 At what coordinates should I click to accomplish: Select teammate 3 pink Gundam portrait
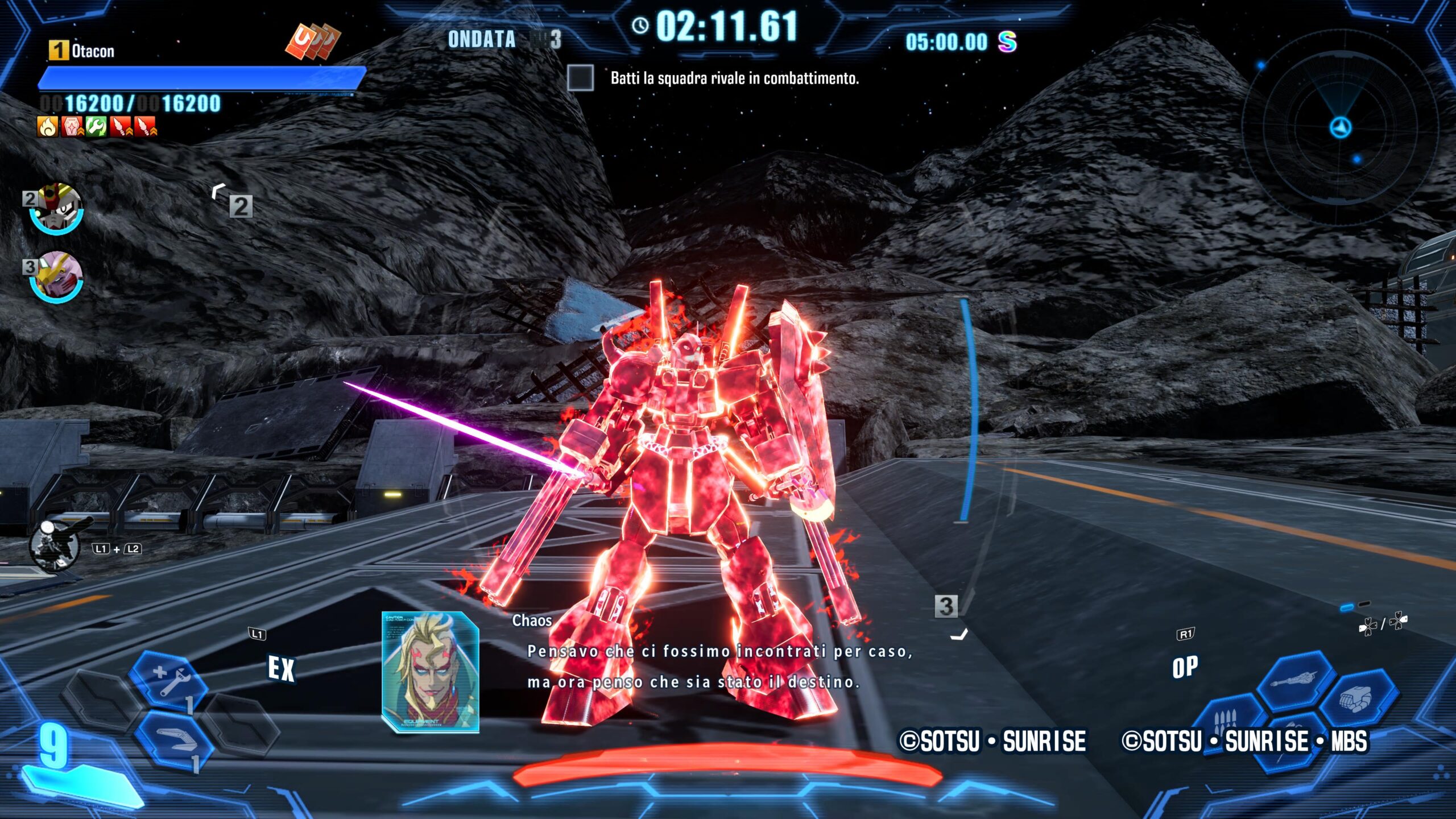[56, 276]
